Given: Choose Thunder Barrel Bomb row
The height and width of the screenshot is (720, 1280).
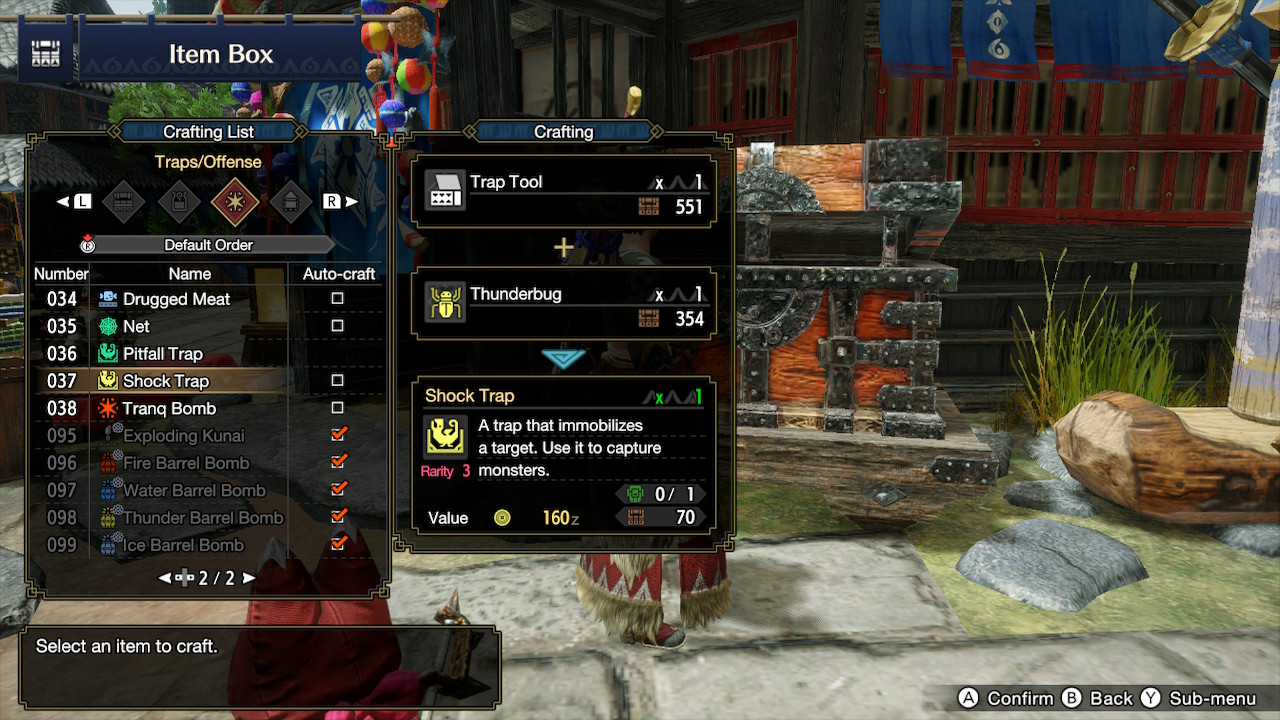Looking at the screenshot, I should pos(203,518).
